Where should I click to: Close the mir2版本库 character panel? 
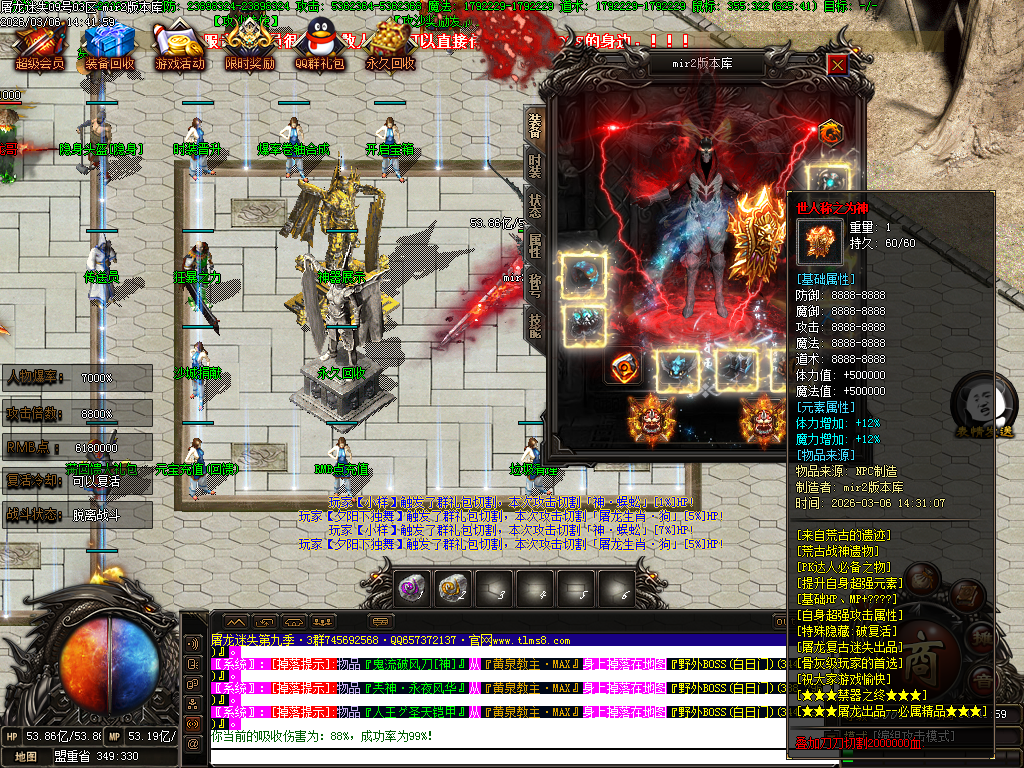pos(837,64)
